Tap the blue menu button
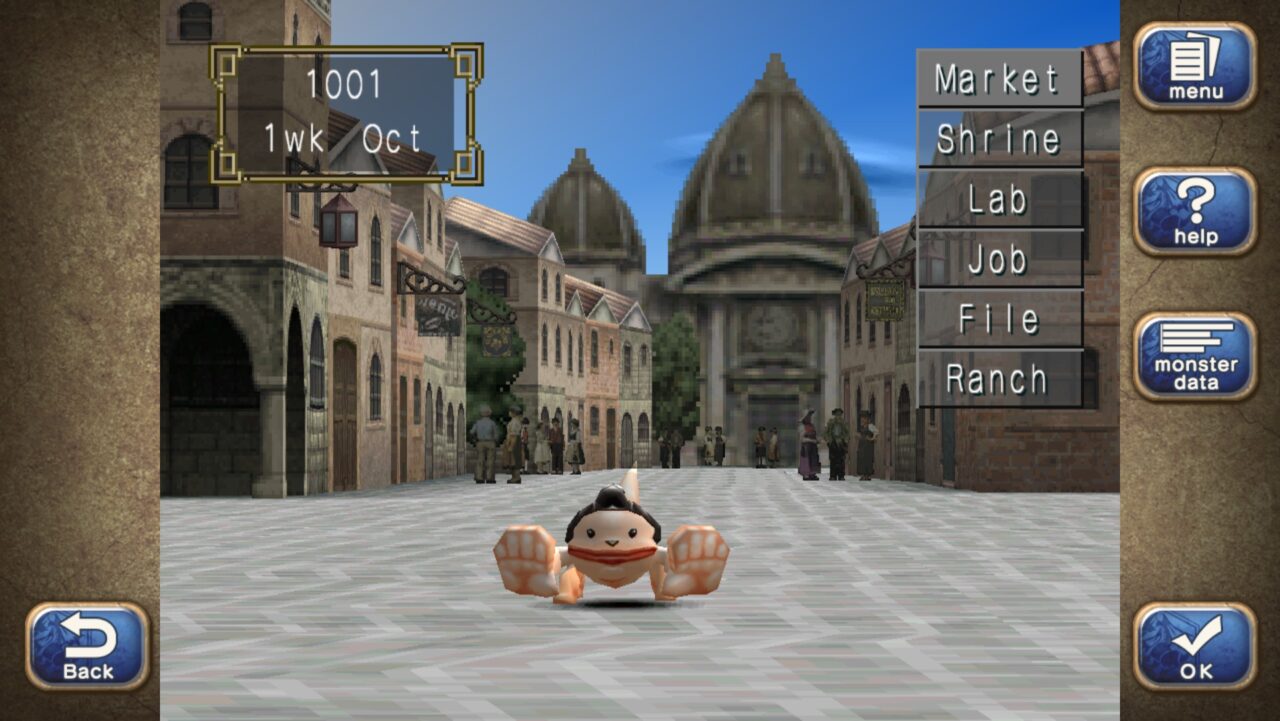 click(x=1195, y=66)
